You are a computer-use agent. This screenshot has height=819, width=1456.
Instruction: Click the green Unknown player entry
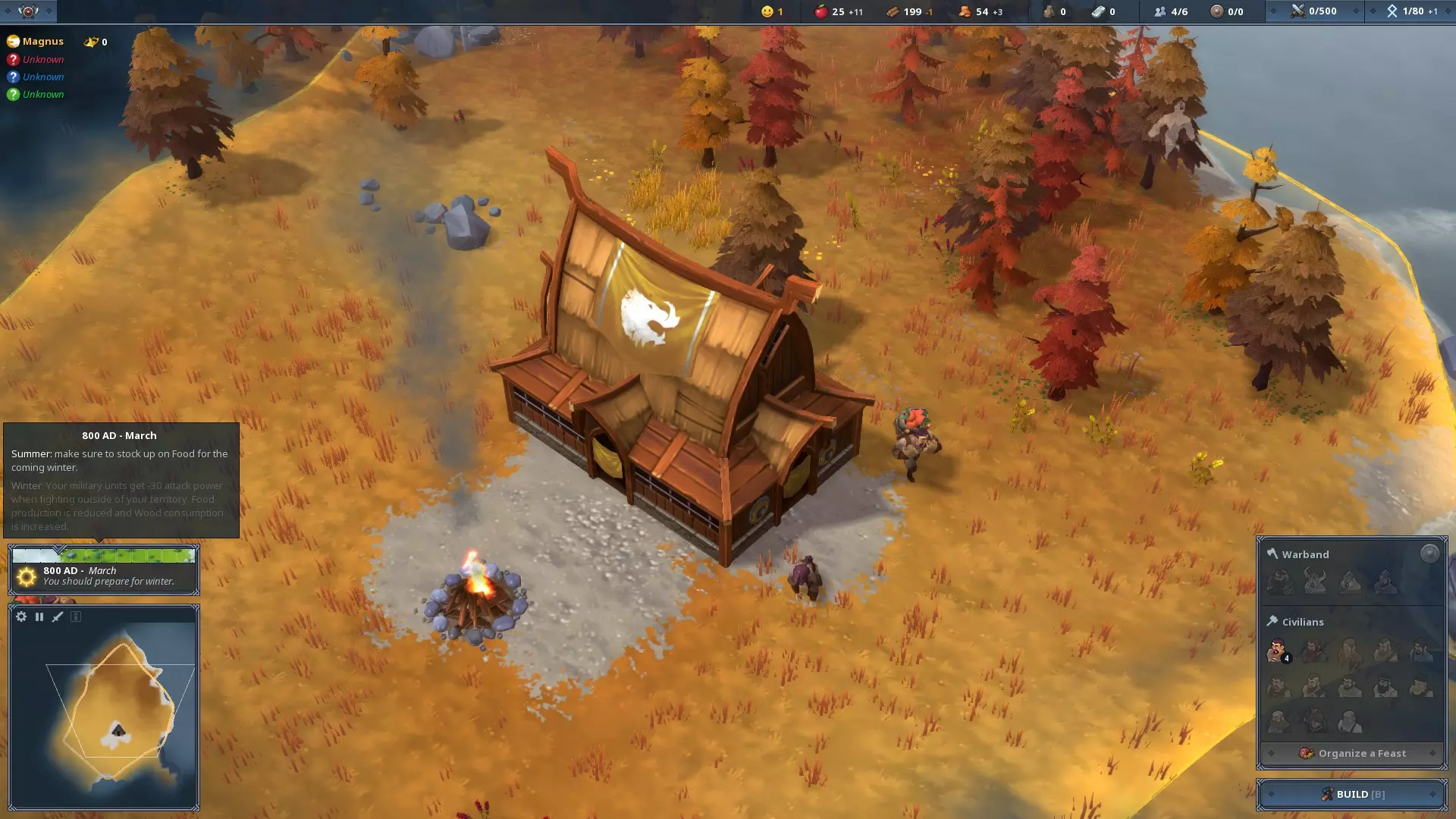(42, 94)
